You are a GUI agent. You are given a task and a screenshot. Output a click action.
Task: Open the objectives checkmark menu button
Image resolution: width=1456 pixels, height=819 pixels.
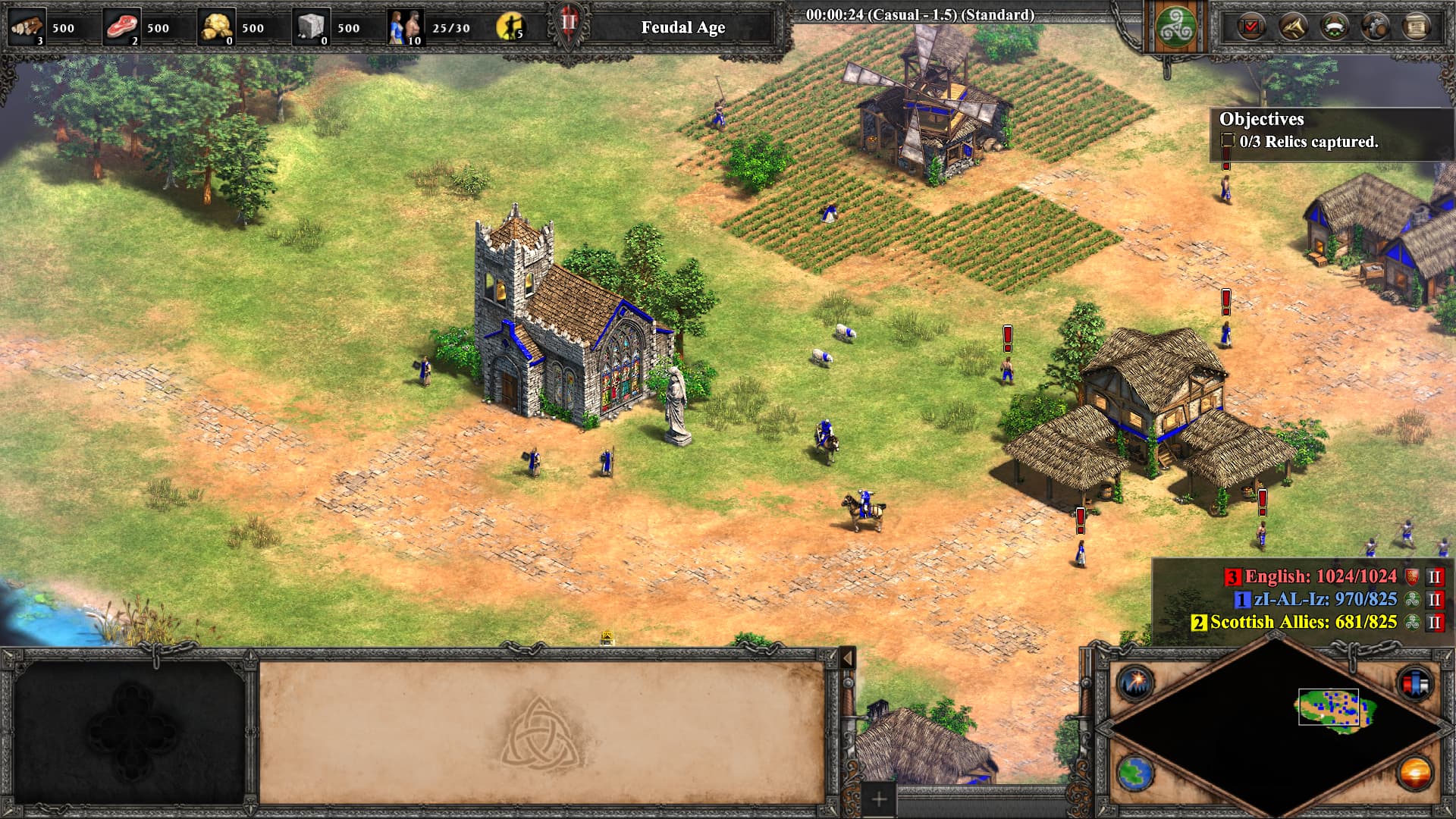click(x=1251, y=27)
